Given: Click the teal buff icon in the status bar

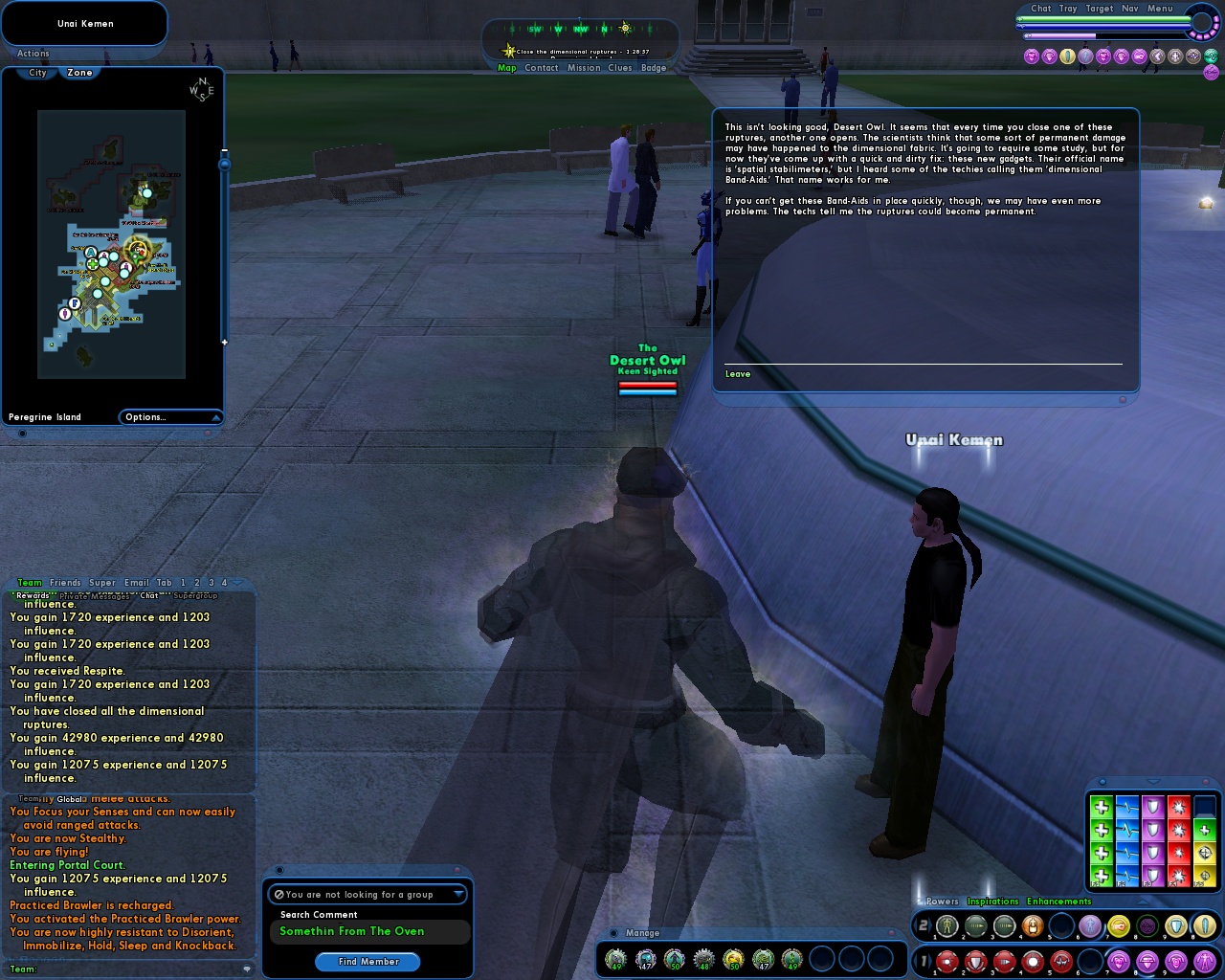Looking at the screenshot, I should coord(1212,56).
